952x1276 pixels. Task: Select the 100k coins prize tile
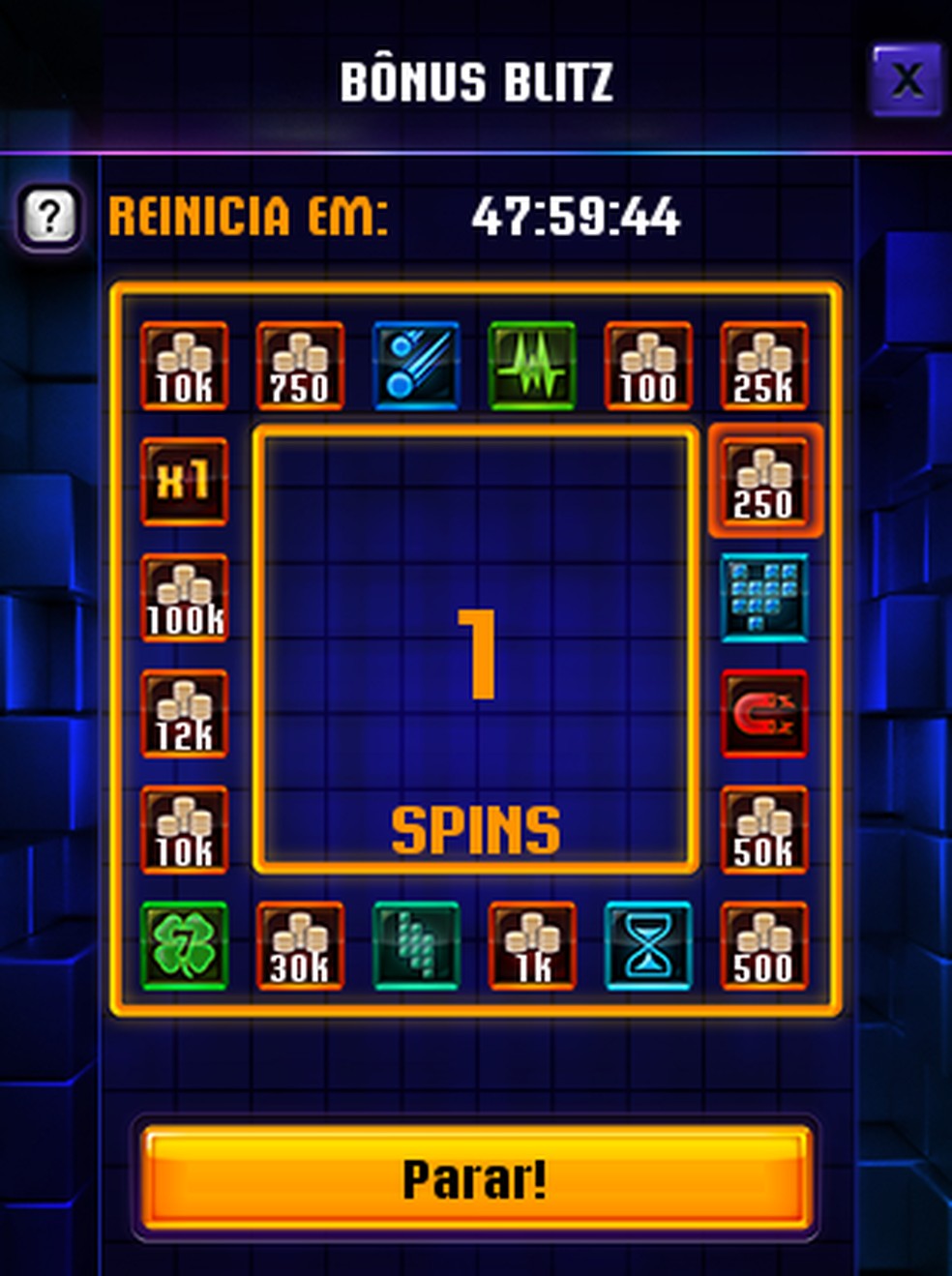point(184,597)
